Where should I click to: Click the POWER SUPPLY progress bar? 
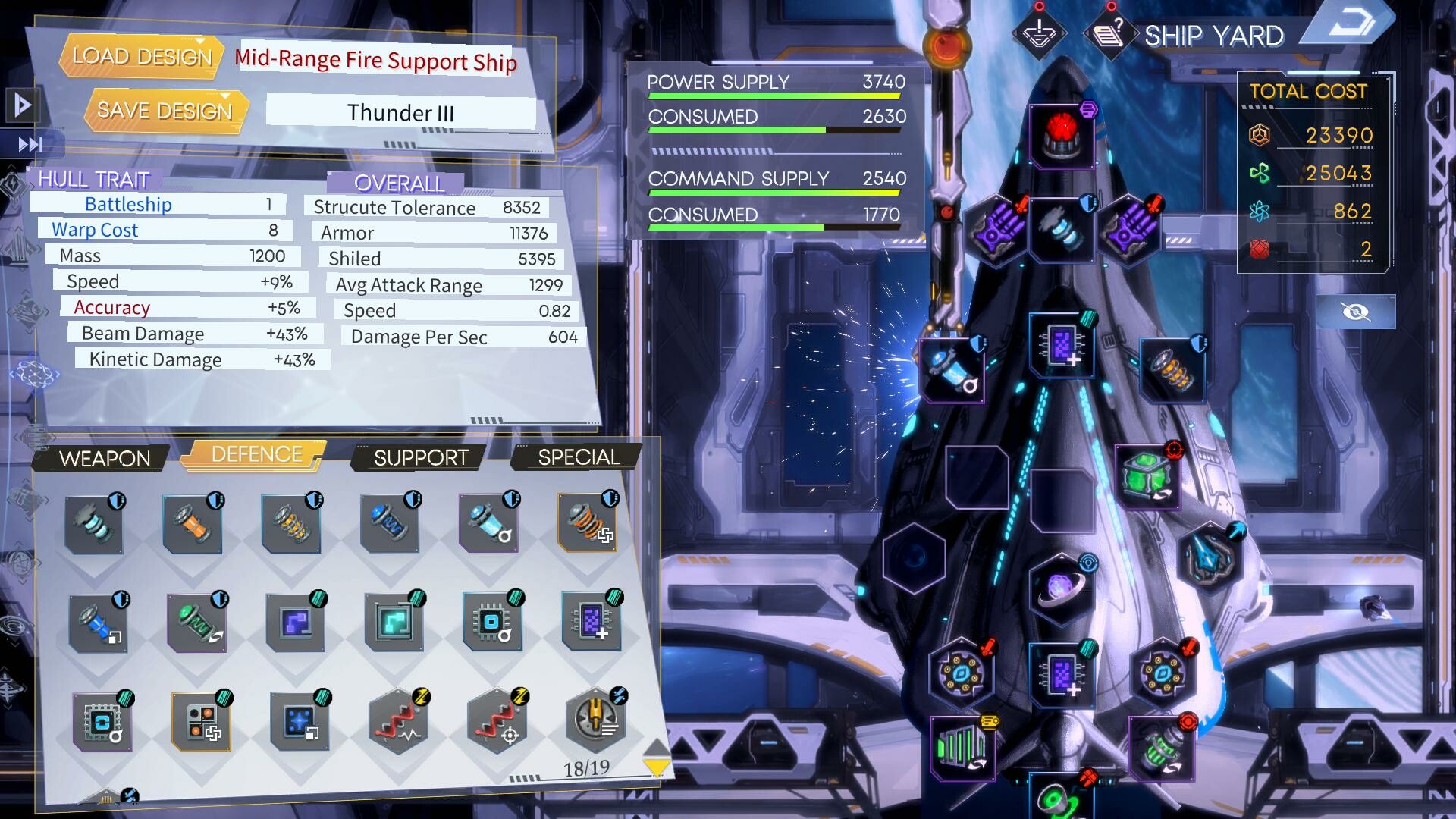click(772, 94)
